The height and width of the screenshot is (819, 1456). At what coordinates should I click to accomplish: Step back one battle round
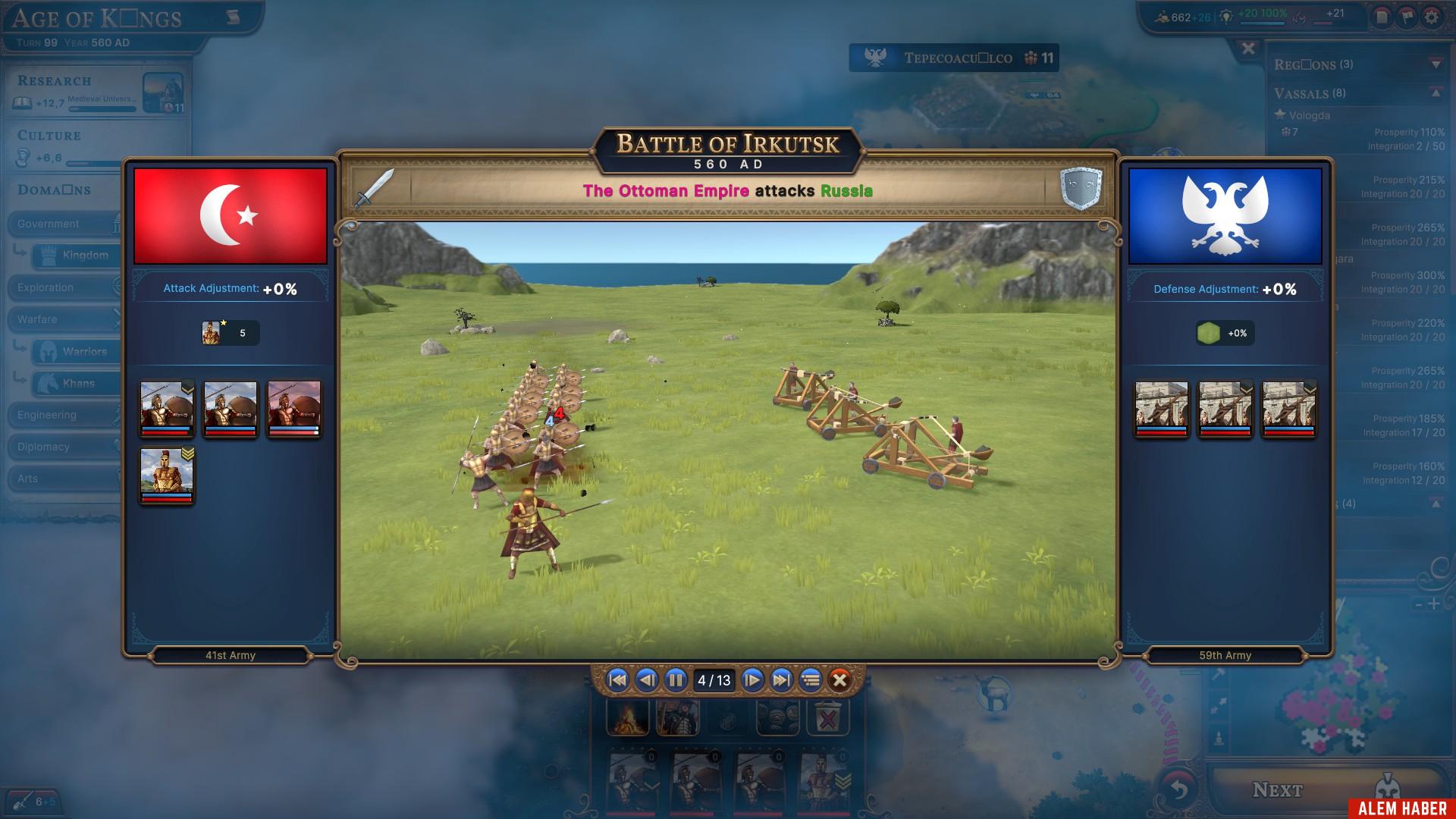[647, 680]
